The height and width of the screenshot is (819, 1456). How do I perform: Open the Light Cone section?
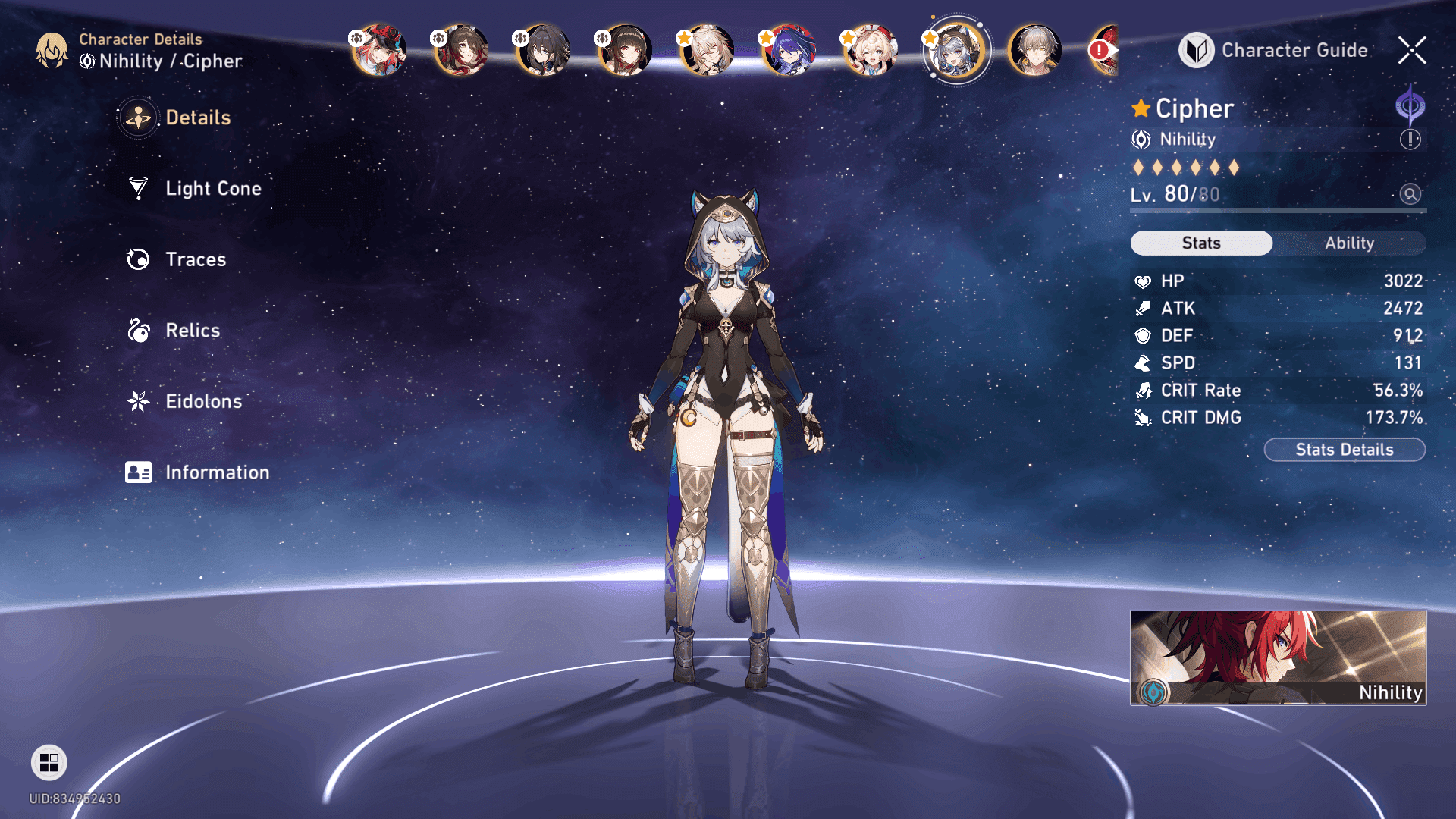[x=212, y=189]
